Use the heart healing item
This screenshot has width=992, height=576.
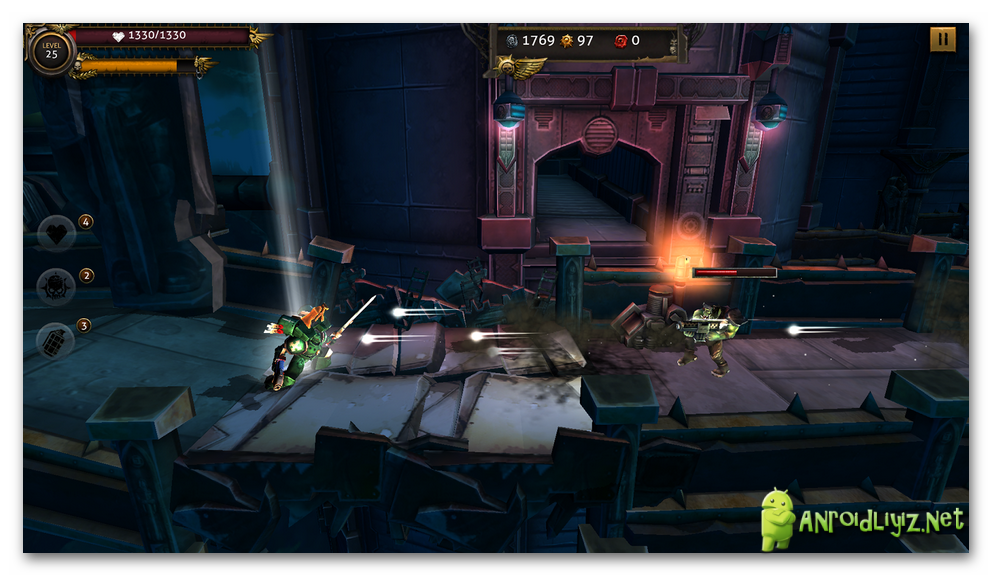click(x=56, y=234)
